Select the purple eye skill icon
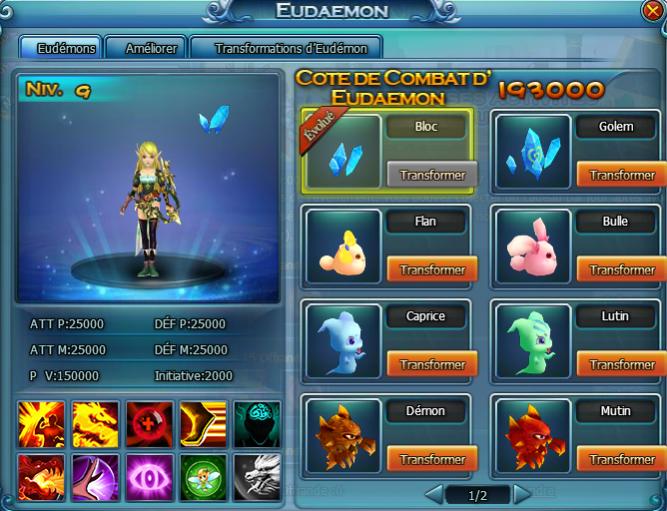Screen dimensions: 667x511 pyautogui.click(x=149, y=474)
